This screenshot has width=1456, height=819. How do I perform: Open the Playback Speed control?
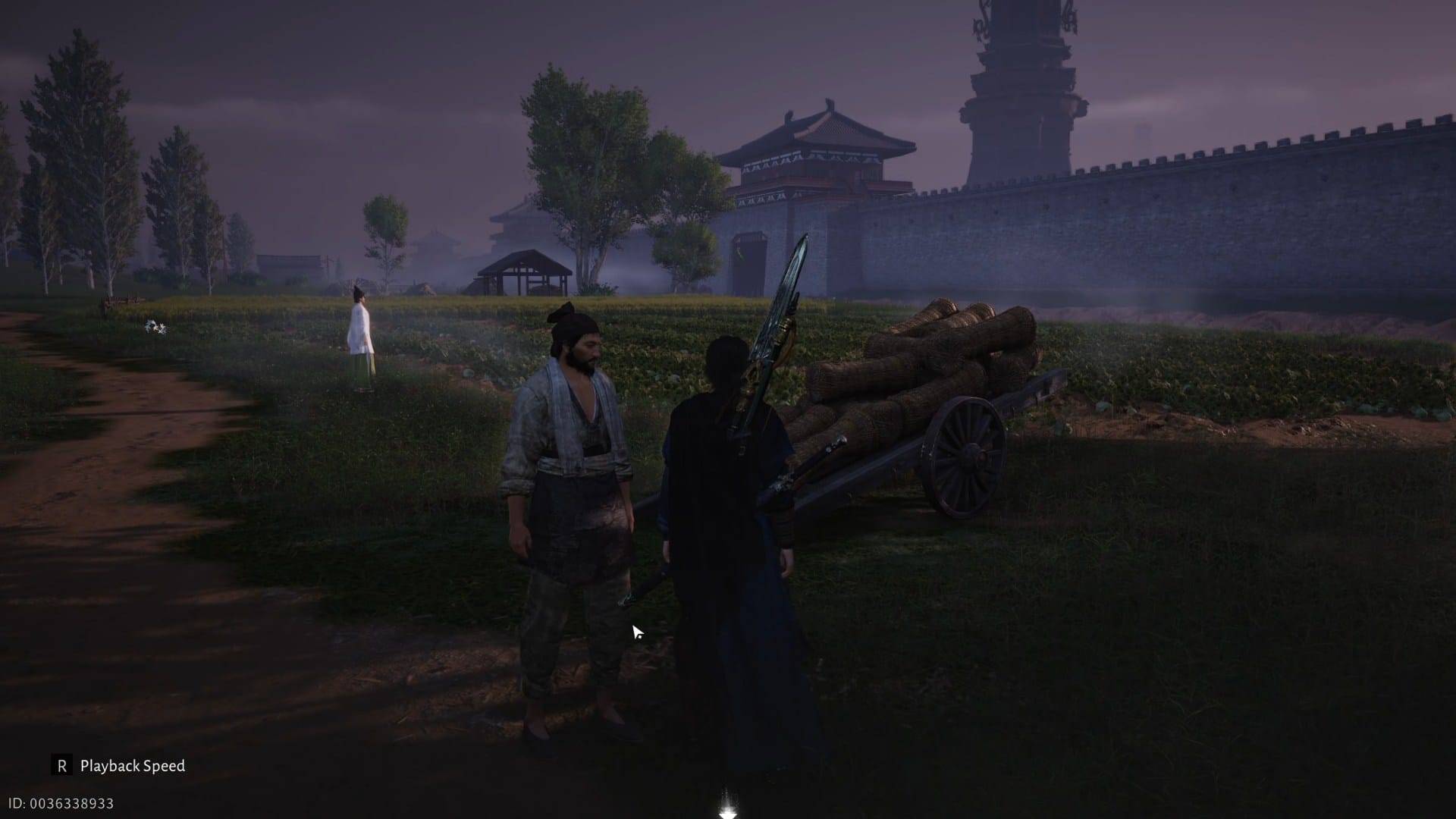pos(133,767)
